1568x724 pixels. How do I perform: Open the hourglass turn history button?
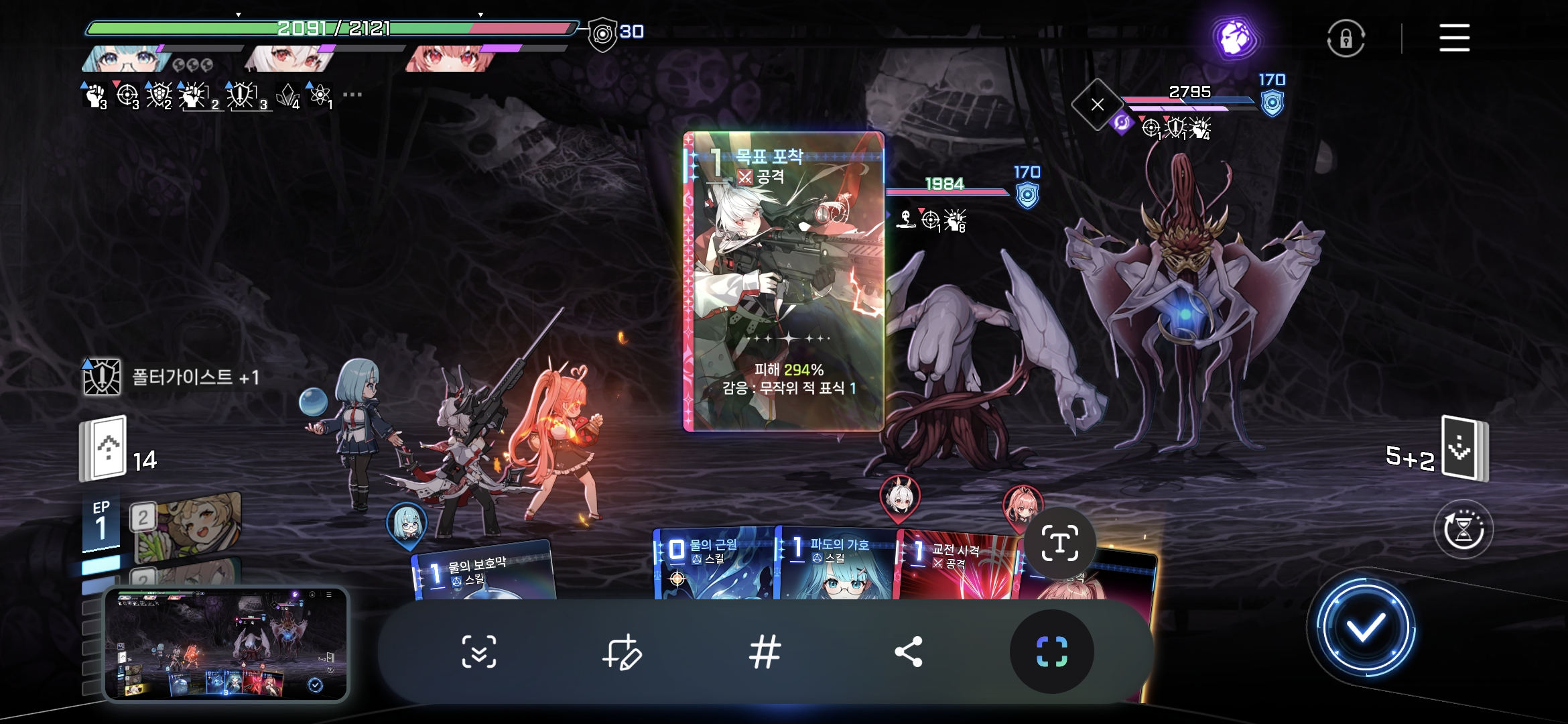coord(1463,530)
